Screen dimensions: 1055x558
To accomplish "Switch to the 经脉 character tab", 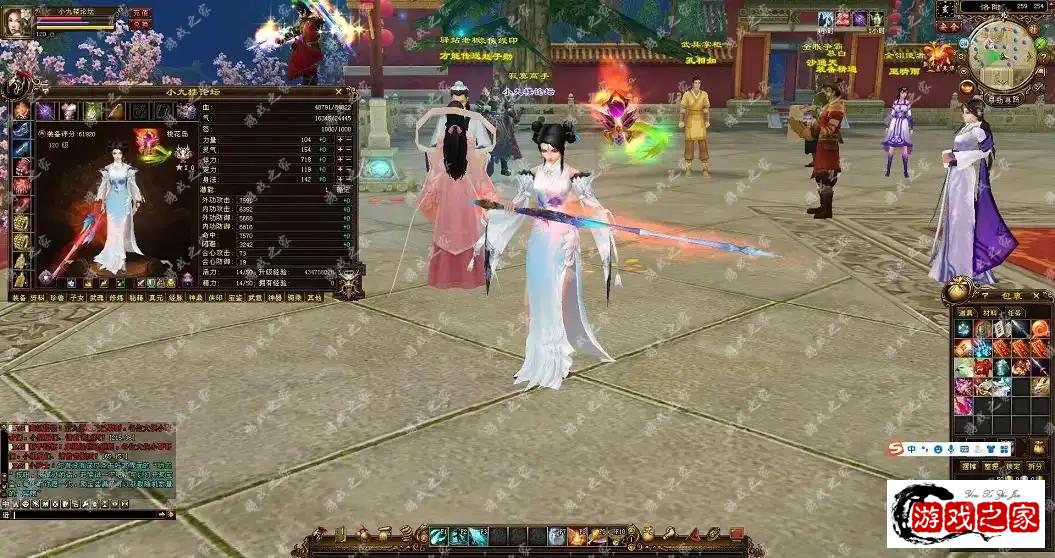I will click(175, 297).
